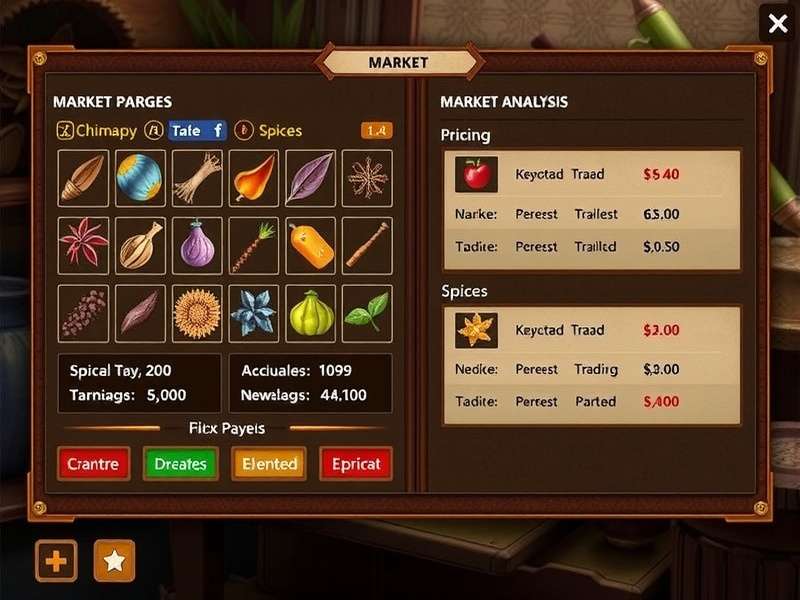Screen dimensions: 800x600
Task: Close the market window
Action: pos(777,23)
